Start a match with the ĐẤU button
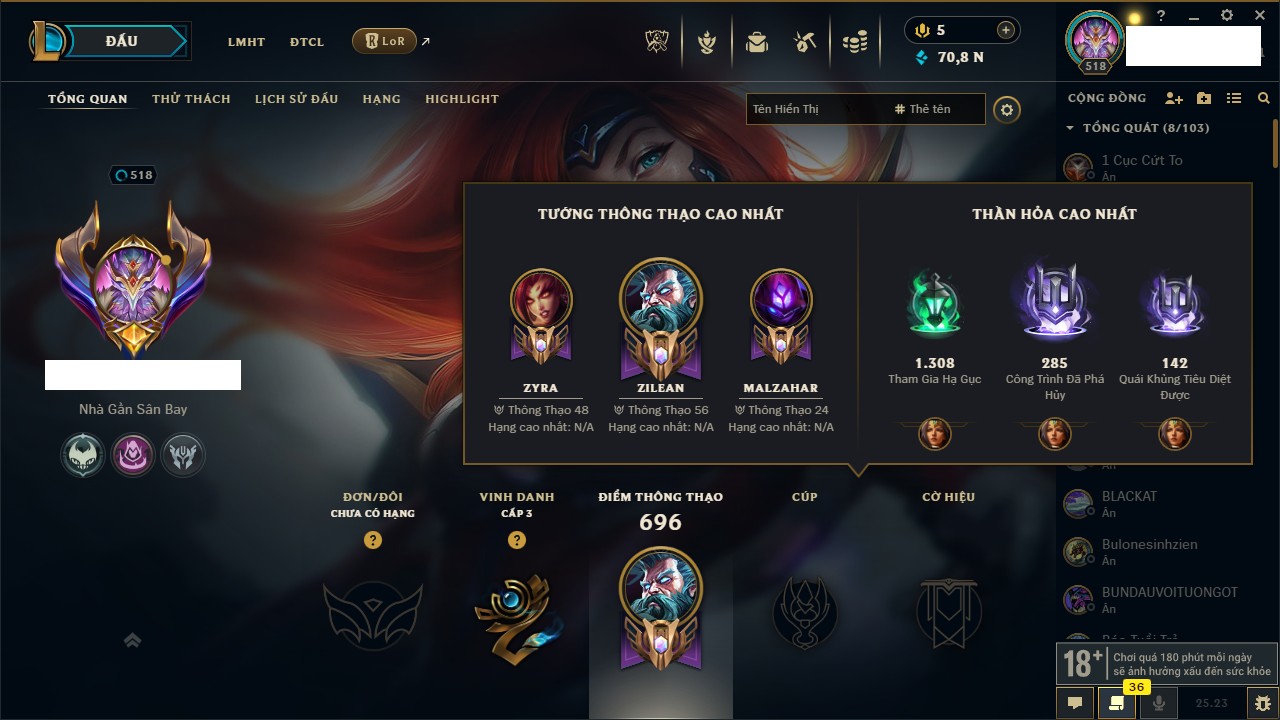 [x=121, y=41]
